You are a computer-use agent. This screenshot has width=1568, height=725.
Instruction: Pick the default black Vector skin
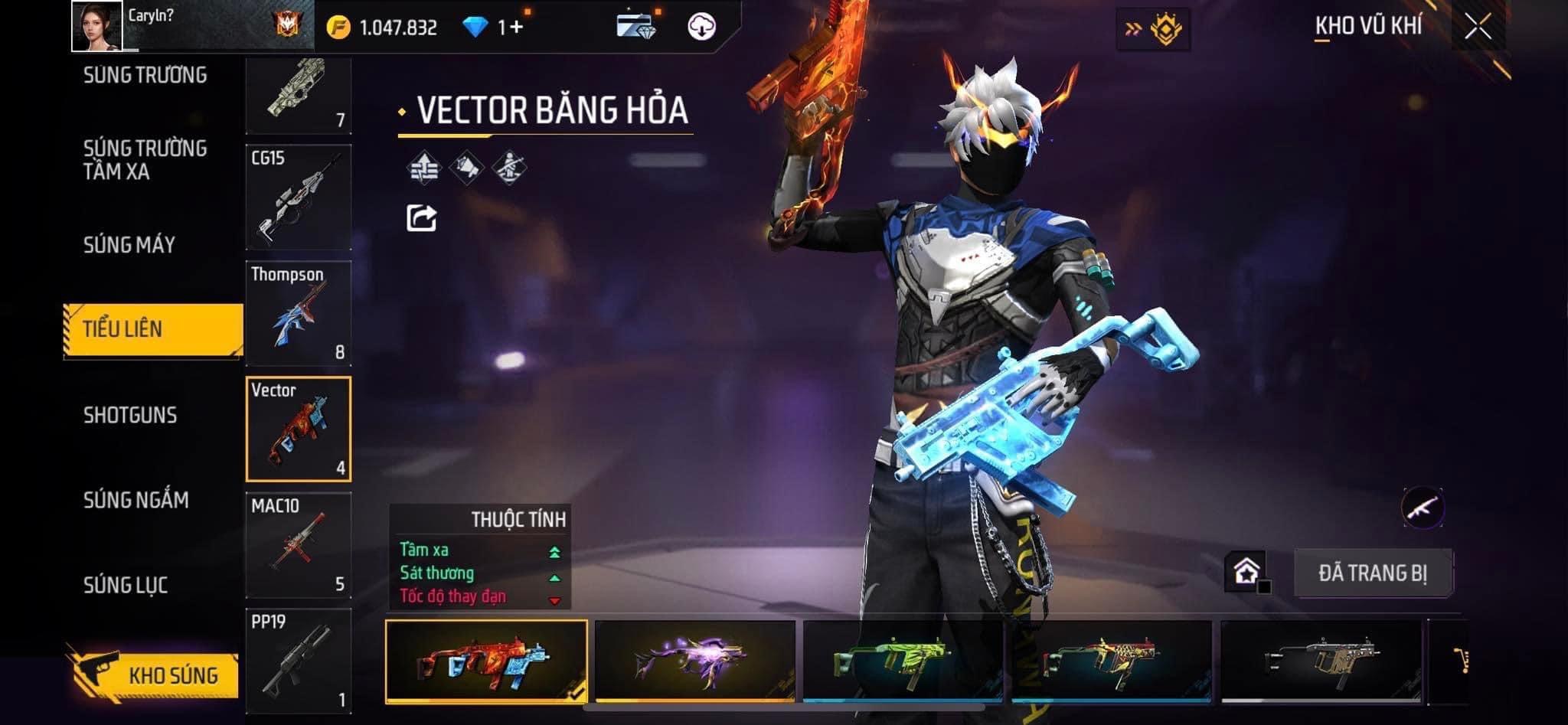click(1321, 660)
